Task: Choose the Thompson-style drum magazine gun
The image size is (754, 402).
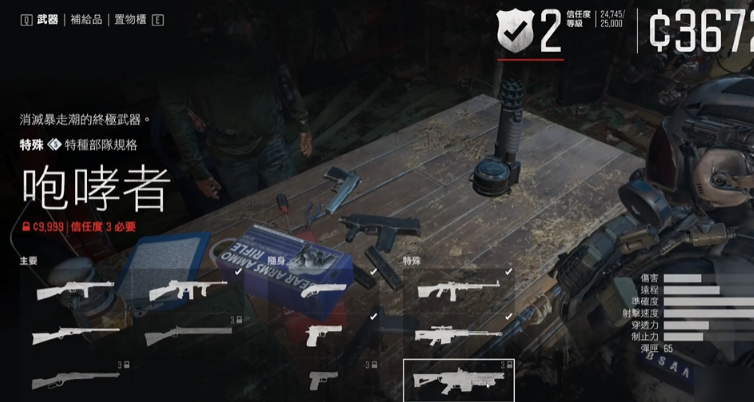Action: [x=188, y=290]
